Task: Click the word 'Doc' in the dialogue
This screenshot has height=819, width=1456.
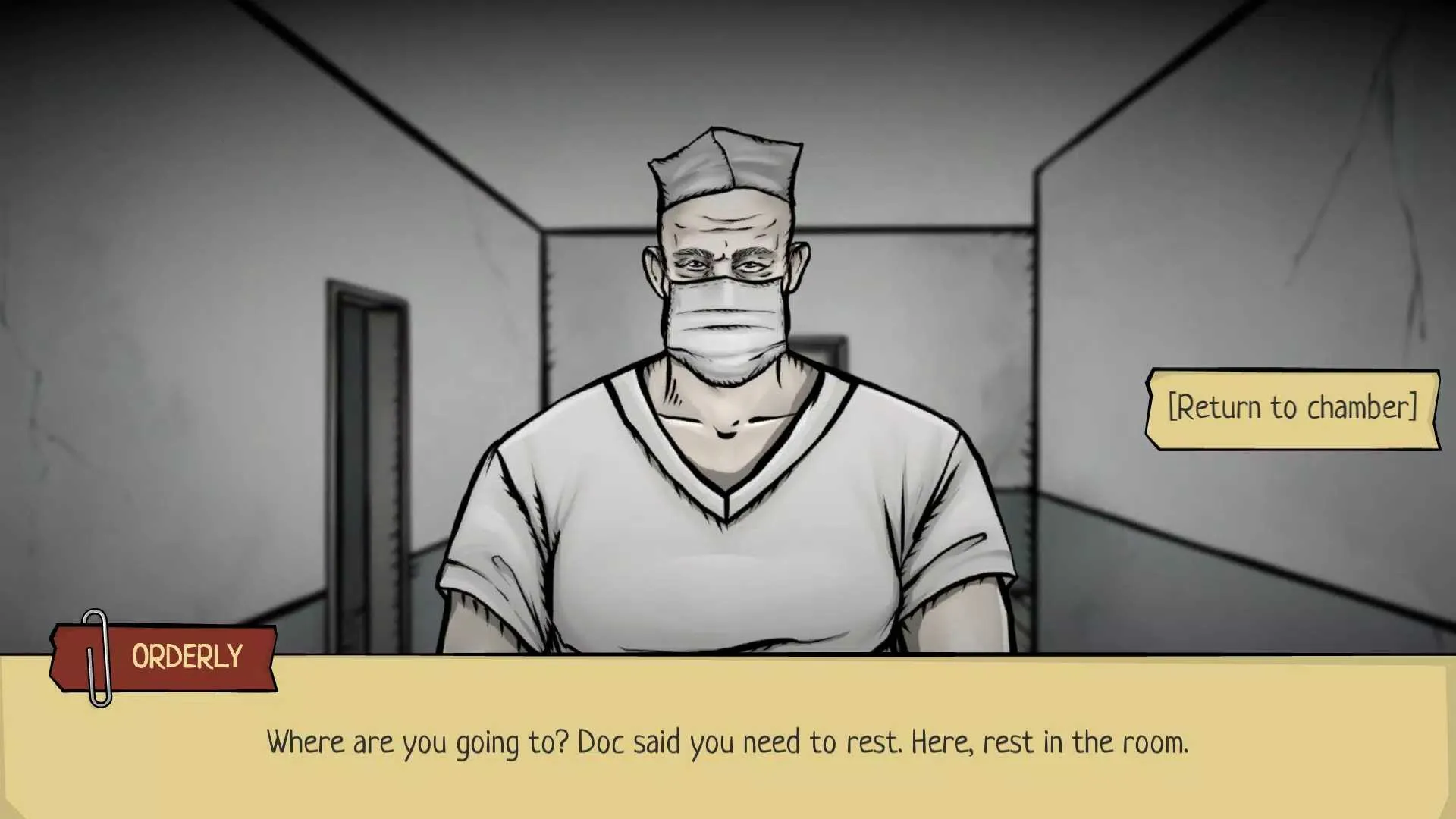Action: click(603, 742)
